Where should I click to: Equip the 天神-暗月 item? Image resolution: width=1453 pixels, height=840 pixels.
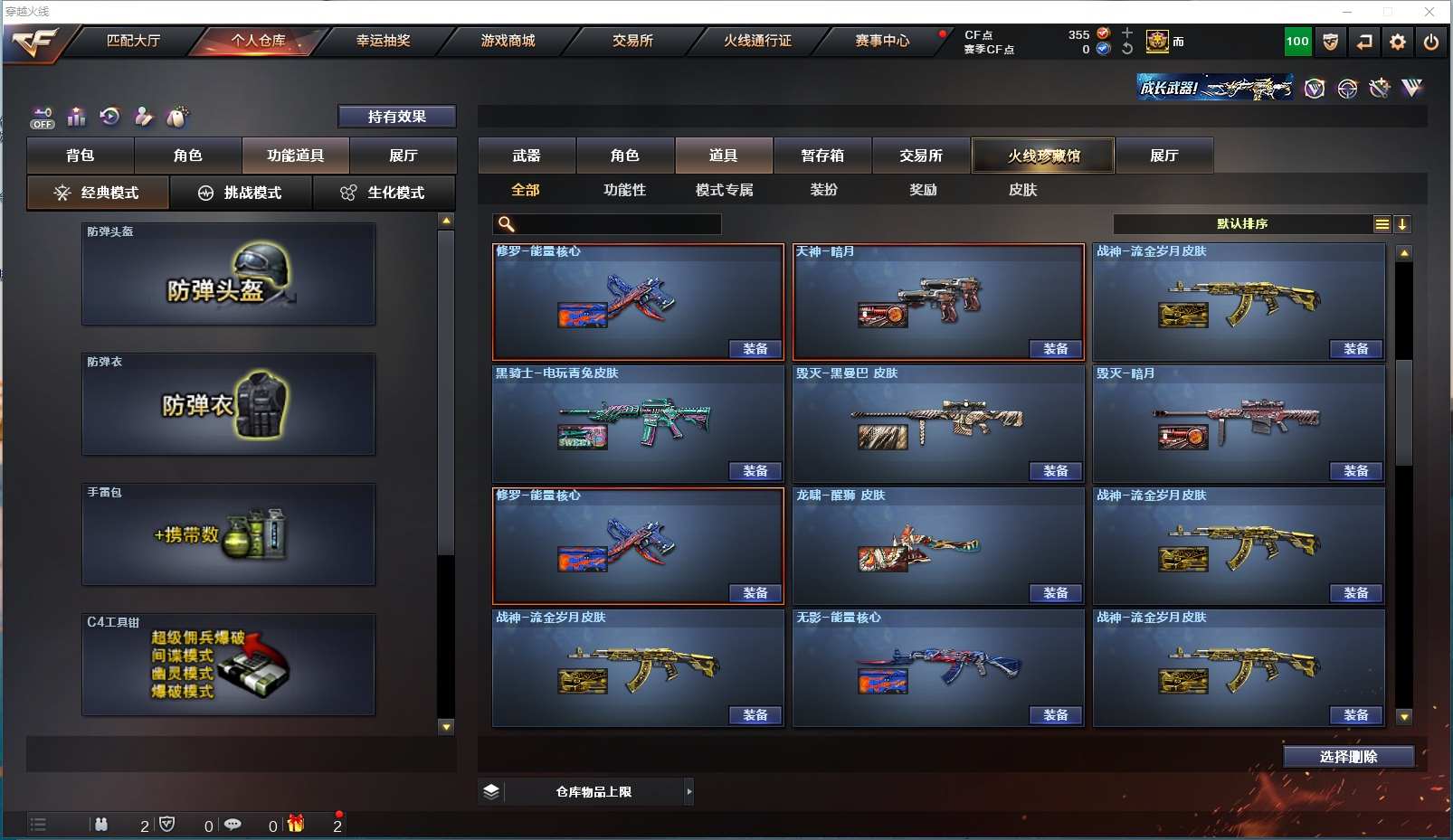pyautogui.click(x=1056, y=349)
